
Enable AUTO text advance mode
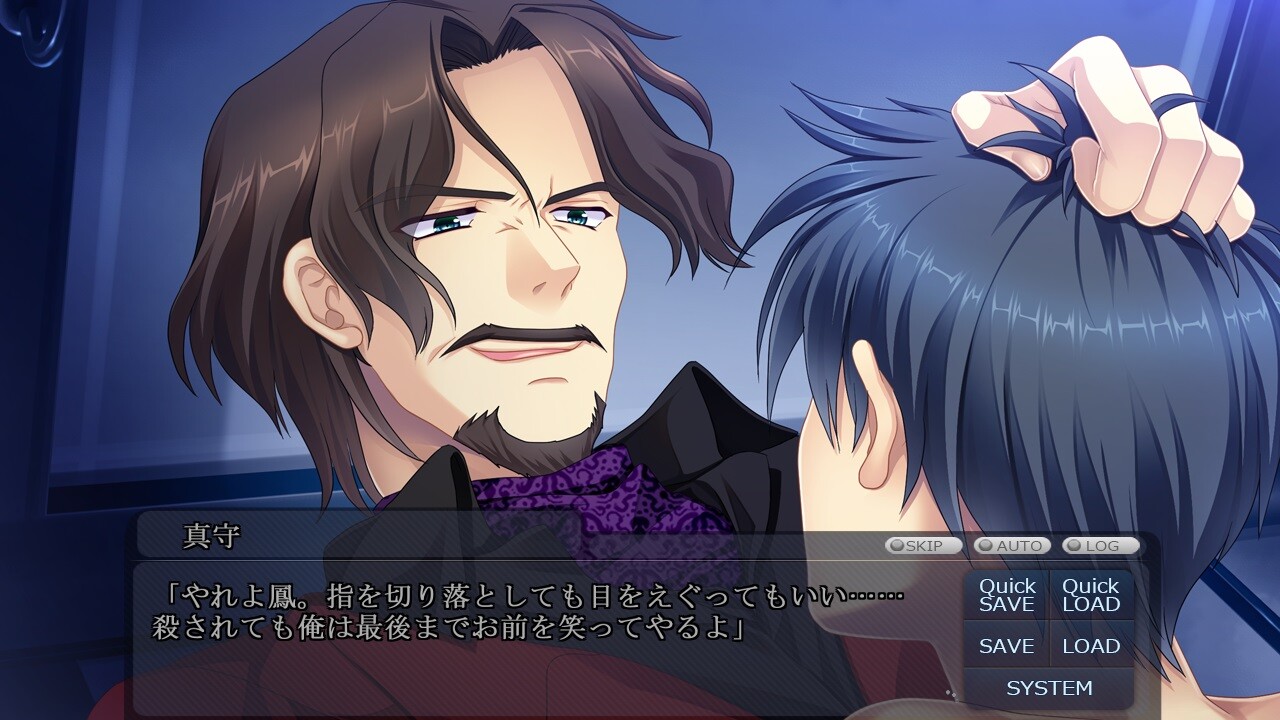point(1012,546)
